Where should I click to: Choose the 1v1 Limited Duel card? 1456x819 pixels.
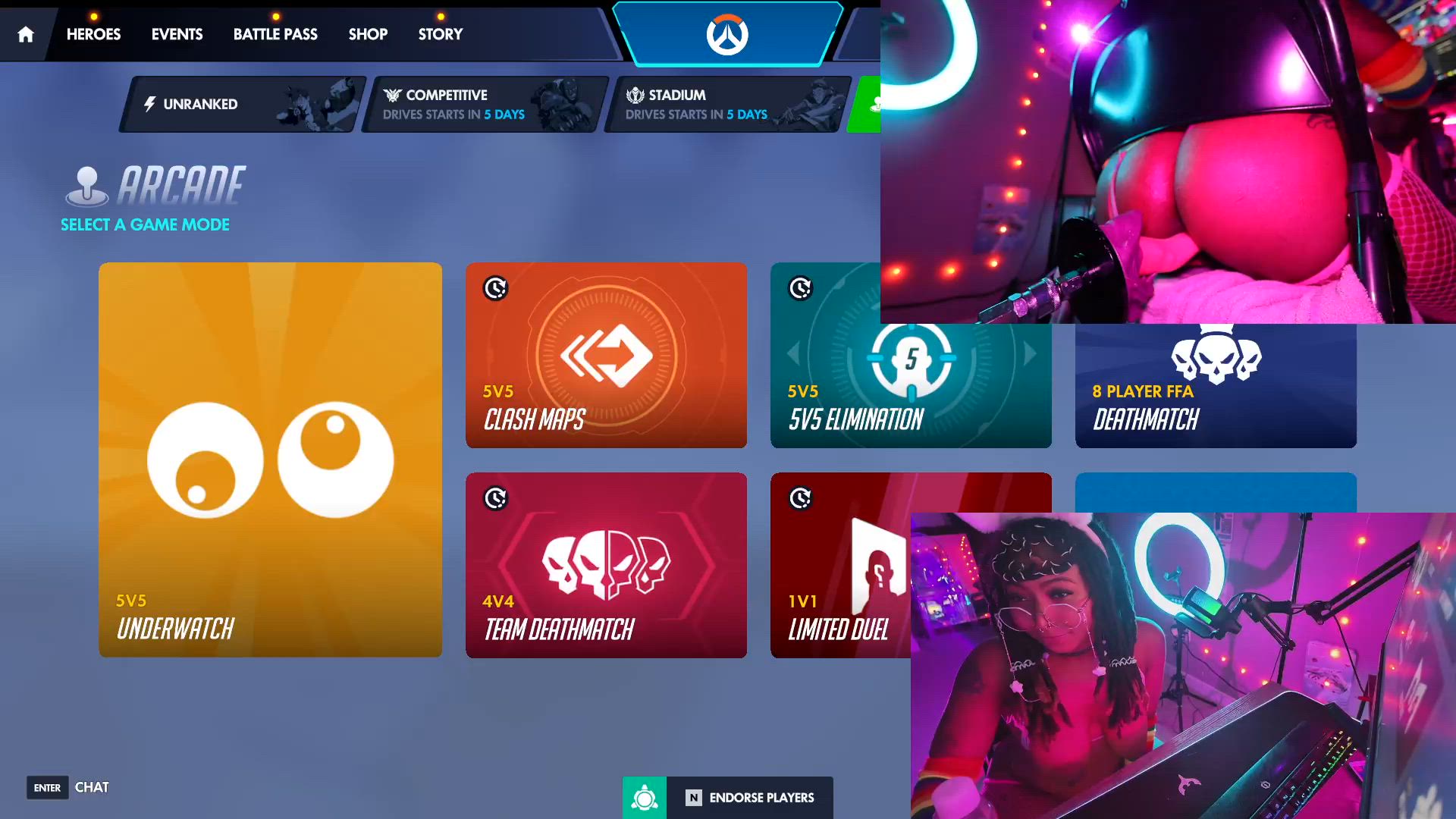839,565
